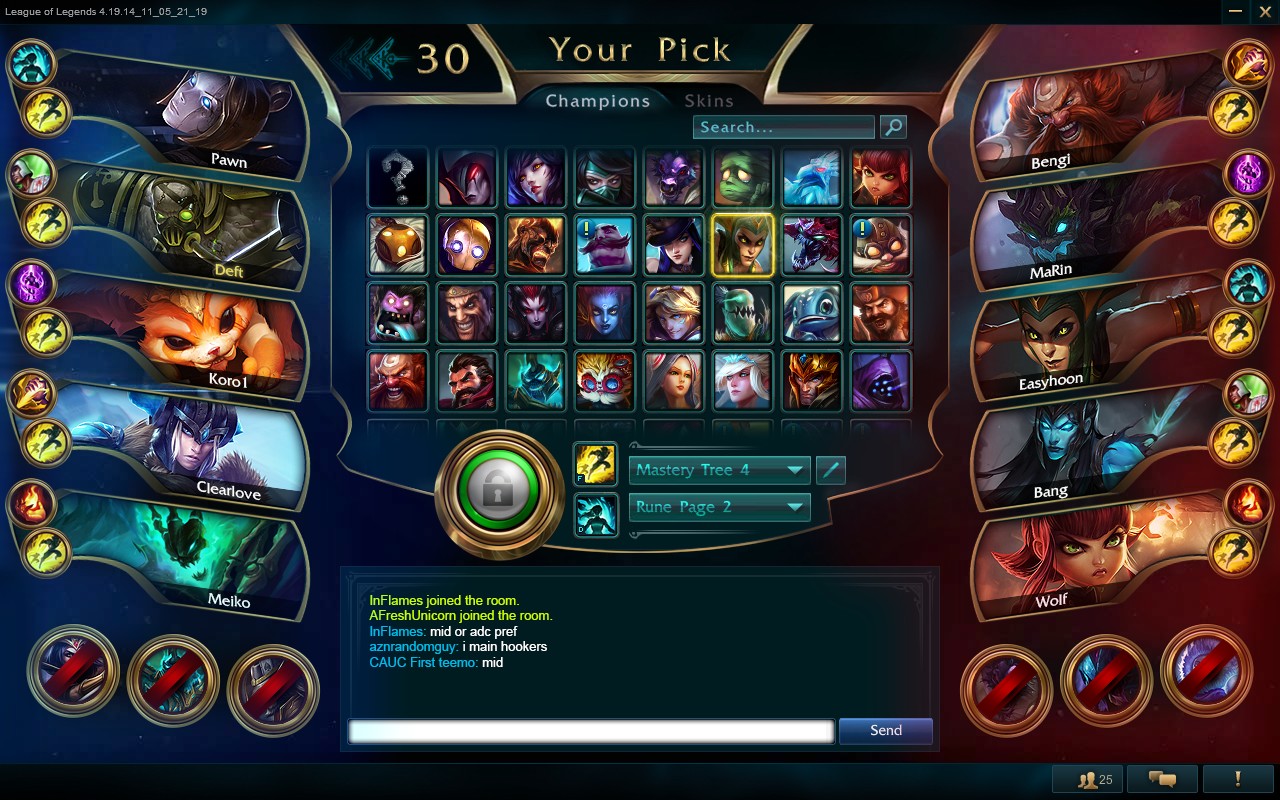This screenshot has height=800, width=1280.
Task: Select Jarvan IV's champion tile
Action: [x=811, y=381]
